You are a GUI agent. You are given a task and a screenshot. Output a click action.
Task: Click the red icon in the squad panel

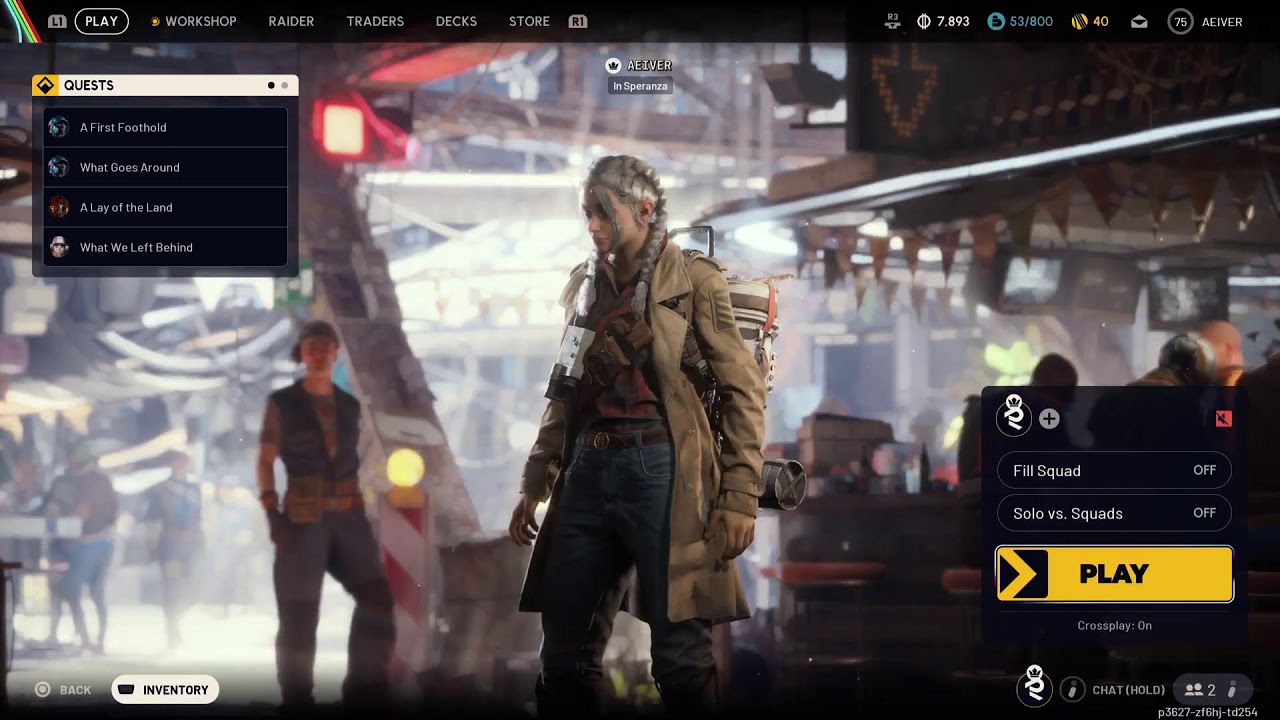pyautogui.click(x=1223, y=419)
